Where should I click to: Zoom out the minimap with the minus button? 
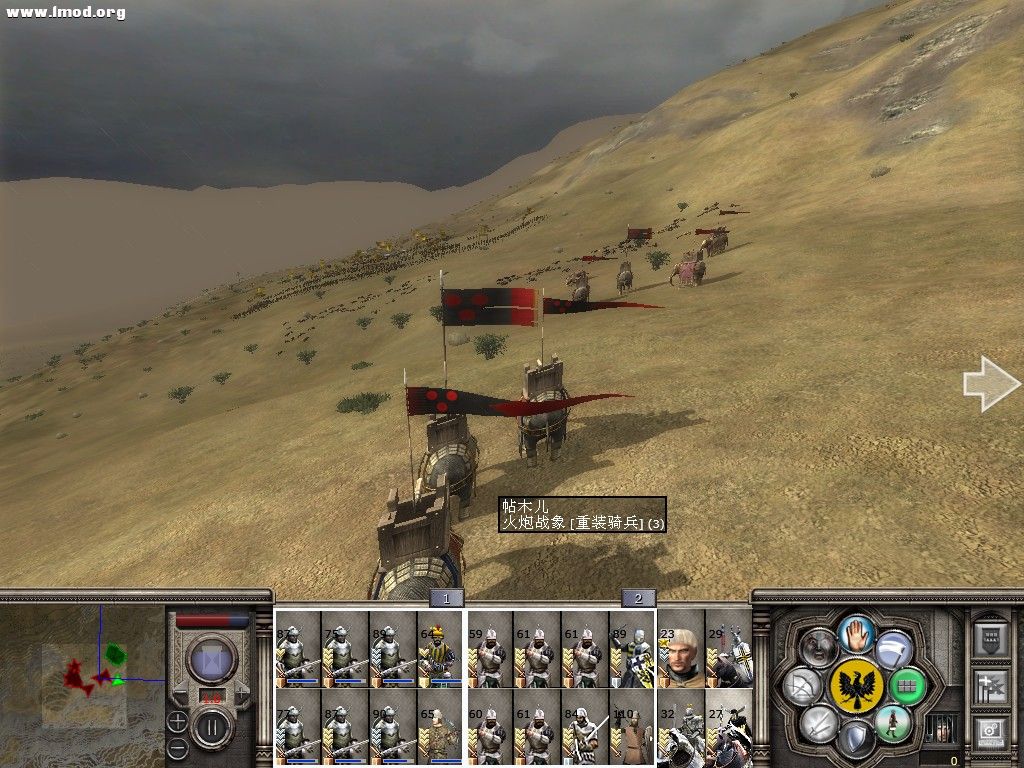pos(177,747)
